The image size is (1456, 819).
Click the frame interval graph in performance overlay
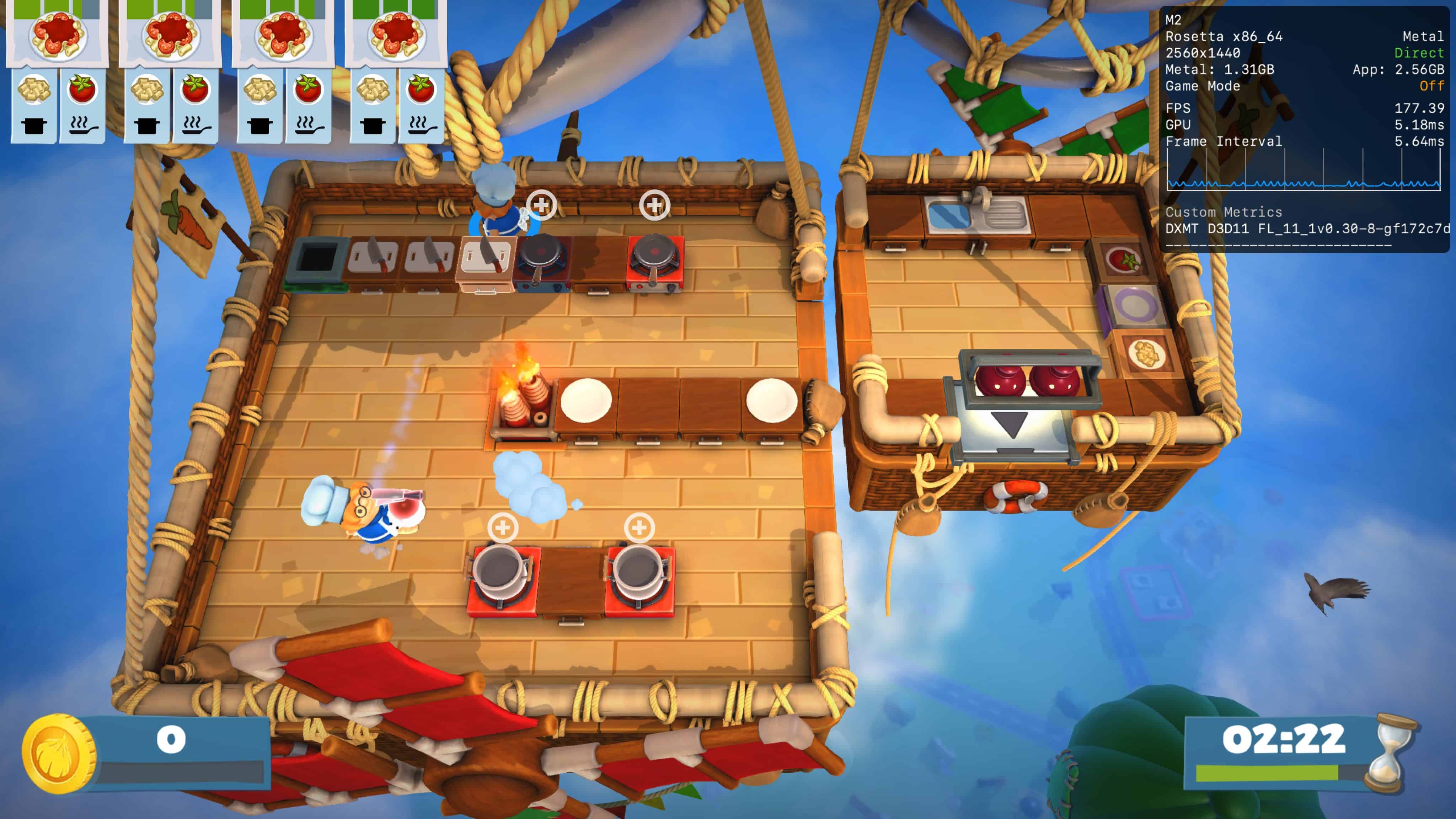[x=1303, y=170]
